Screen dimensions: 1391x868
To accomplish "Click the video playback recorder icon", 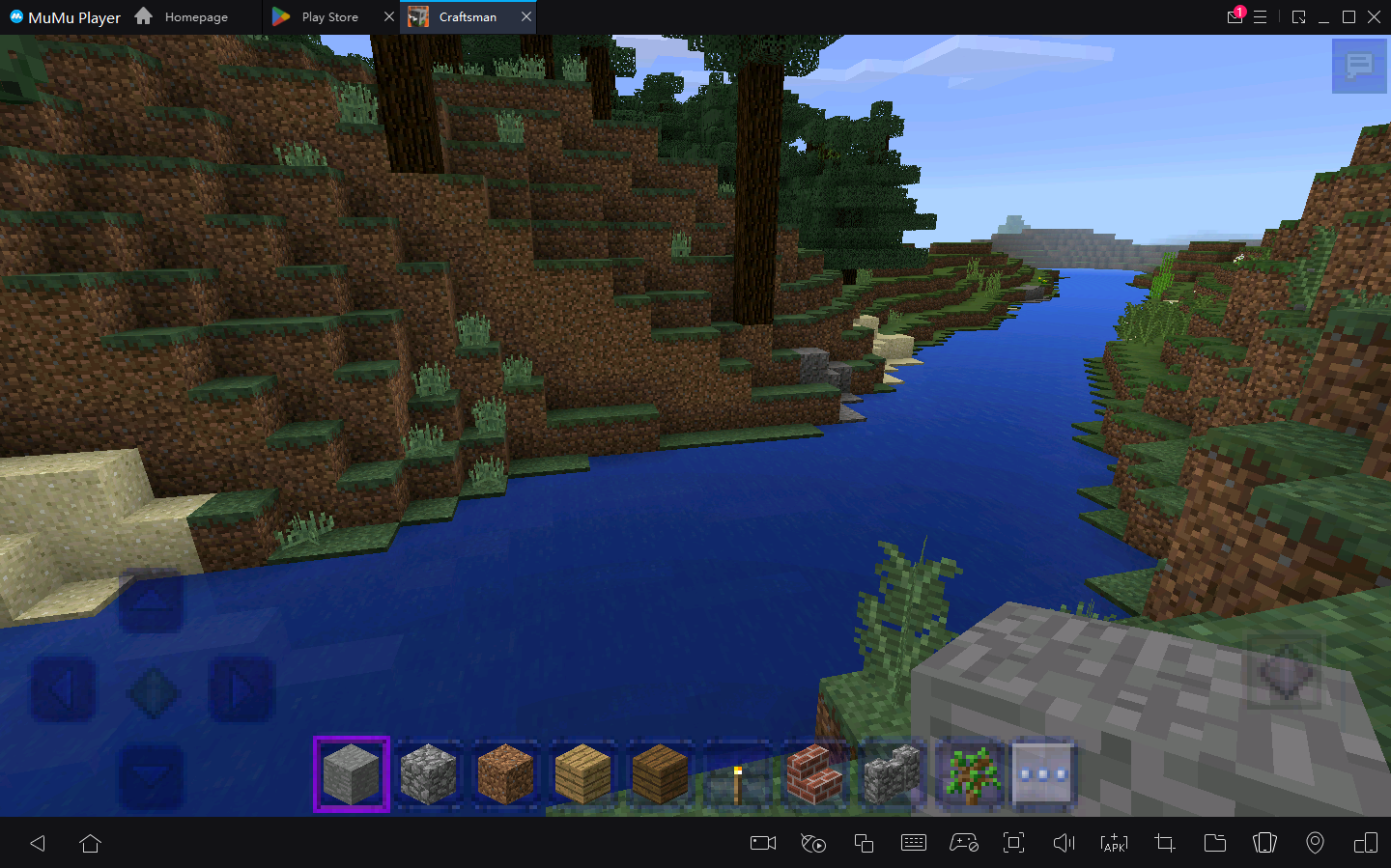I will [x=813, y=843].
